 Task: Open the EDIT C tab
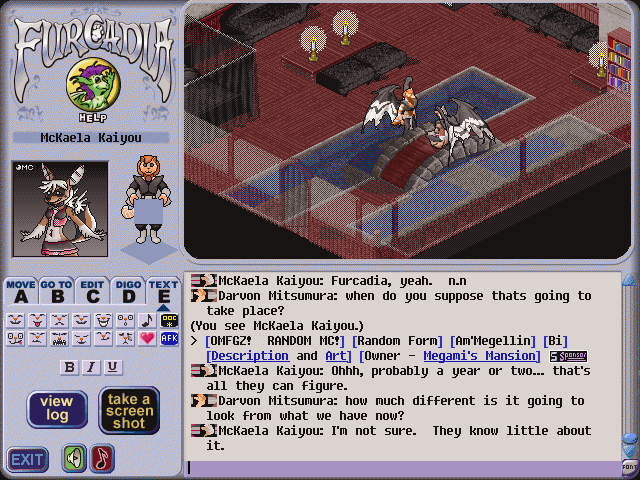(x=92, y=291)
